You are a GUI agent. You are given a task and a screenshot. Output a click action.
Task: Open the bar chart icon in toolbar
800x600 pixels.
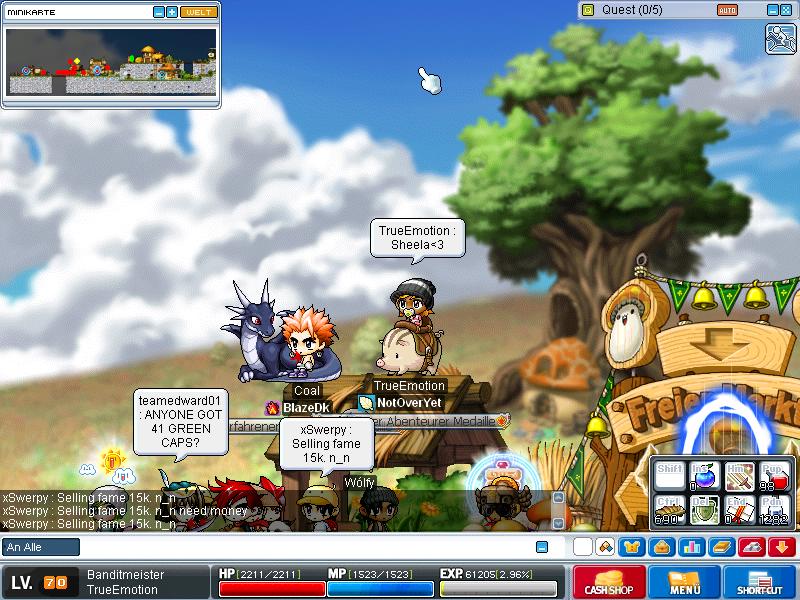pyautogui.click(x=692, y=547)
